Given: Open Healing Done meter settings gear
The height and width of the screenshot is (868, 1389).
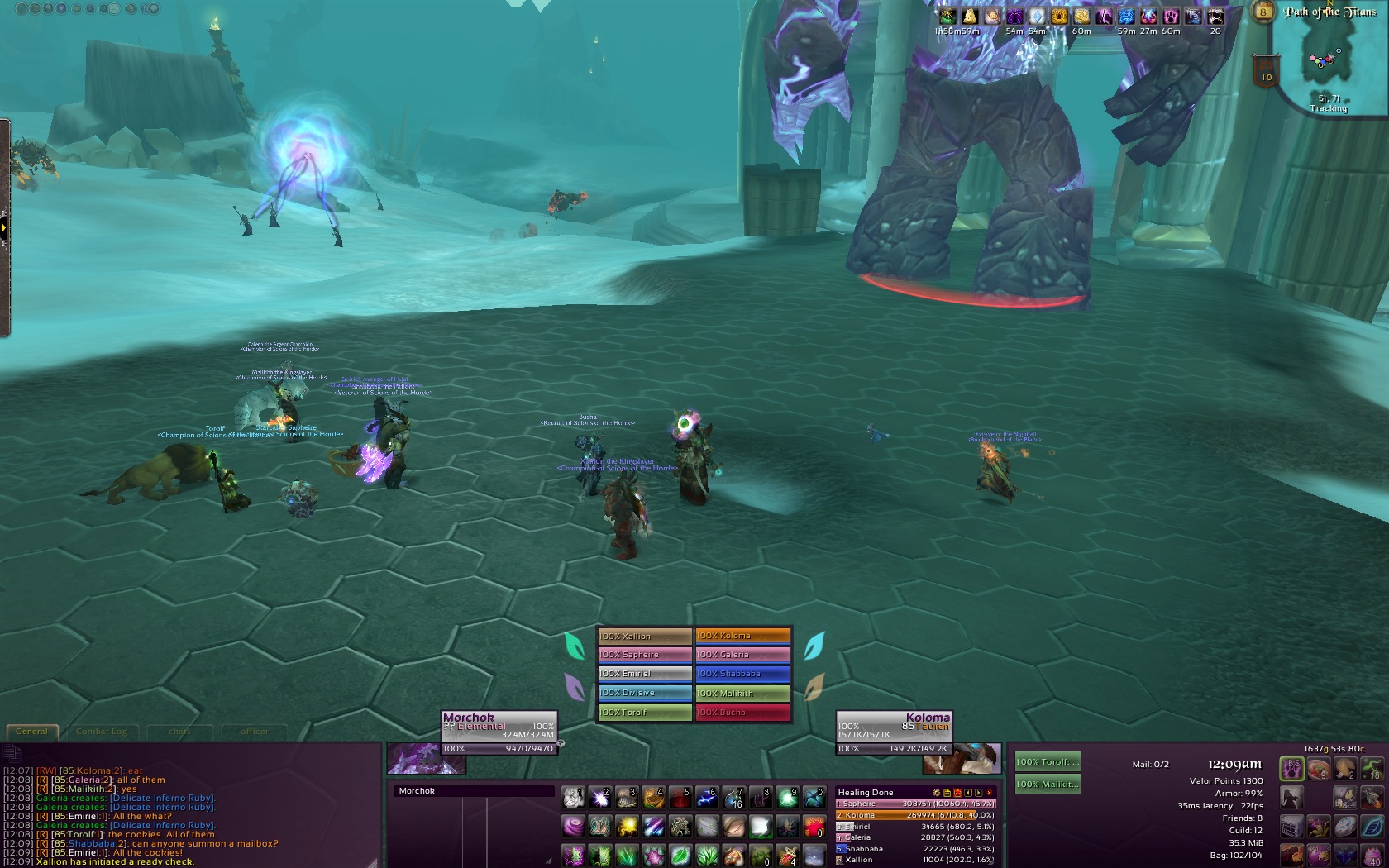Looking at the screenshot, I should point(937,793).
